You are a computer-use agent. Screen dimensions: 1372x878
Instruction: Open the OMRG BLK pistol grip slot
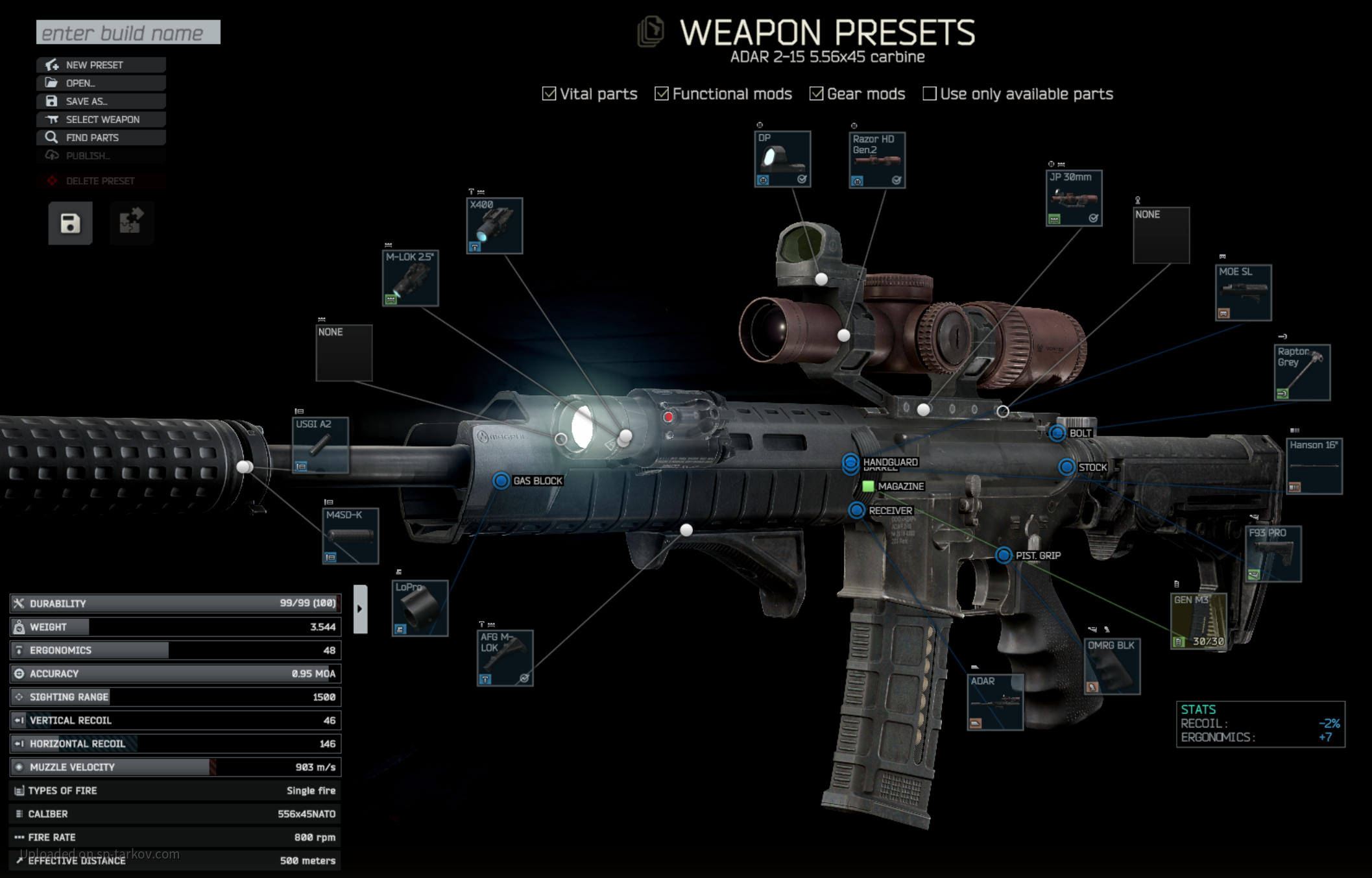pos(1112,666)
